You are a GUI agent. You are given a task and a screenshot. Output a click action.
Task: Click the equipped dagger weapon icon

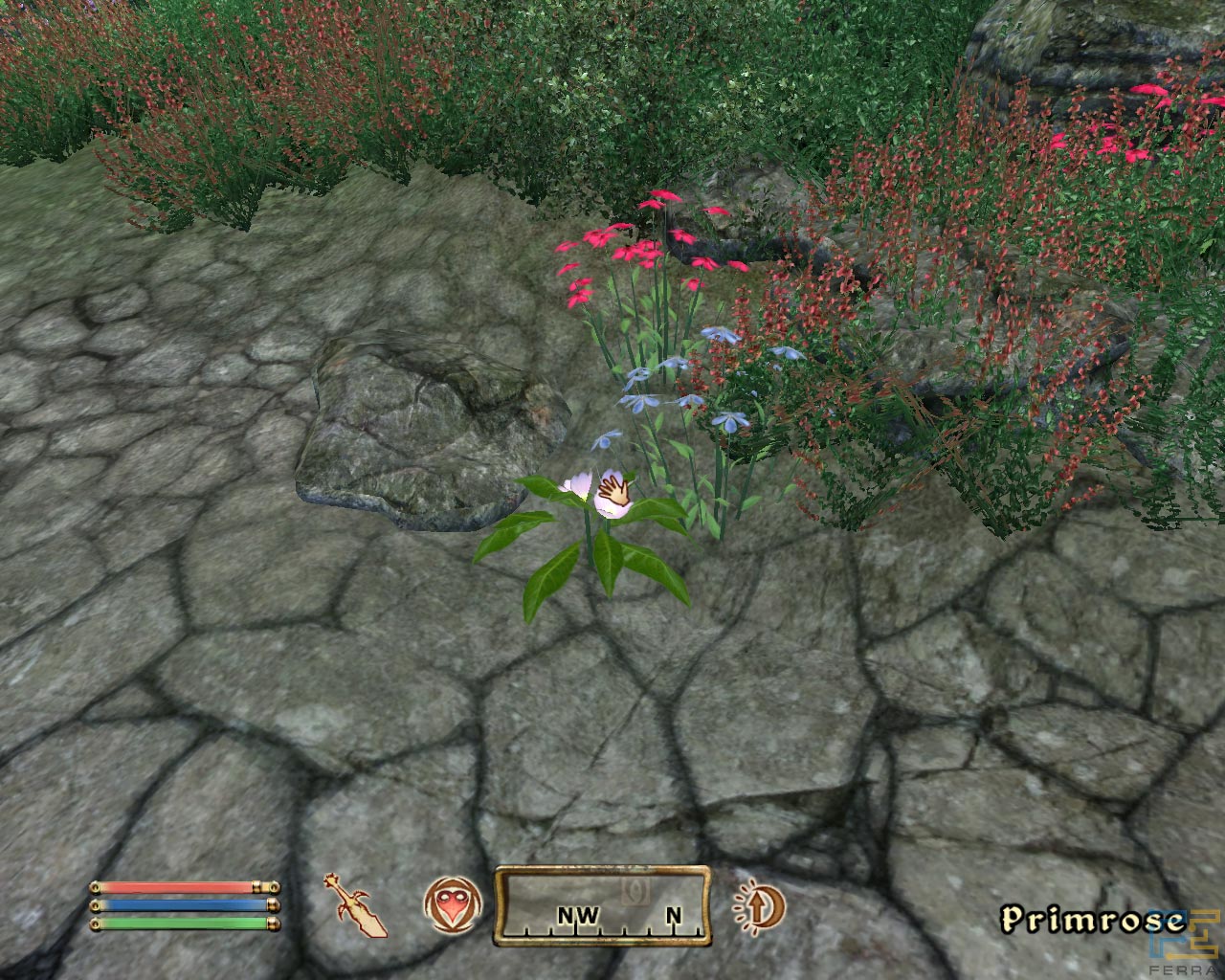[x=355, y=904]
